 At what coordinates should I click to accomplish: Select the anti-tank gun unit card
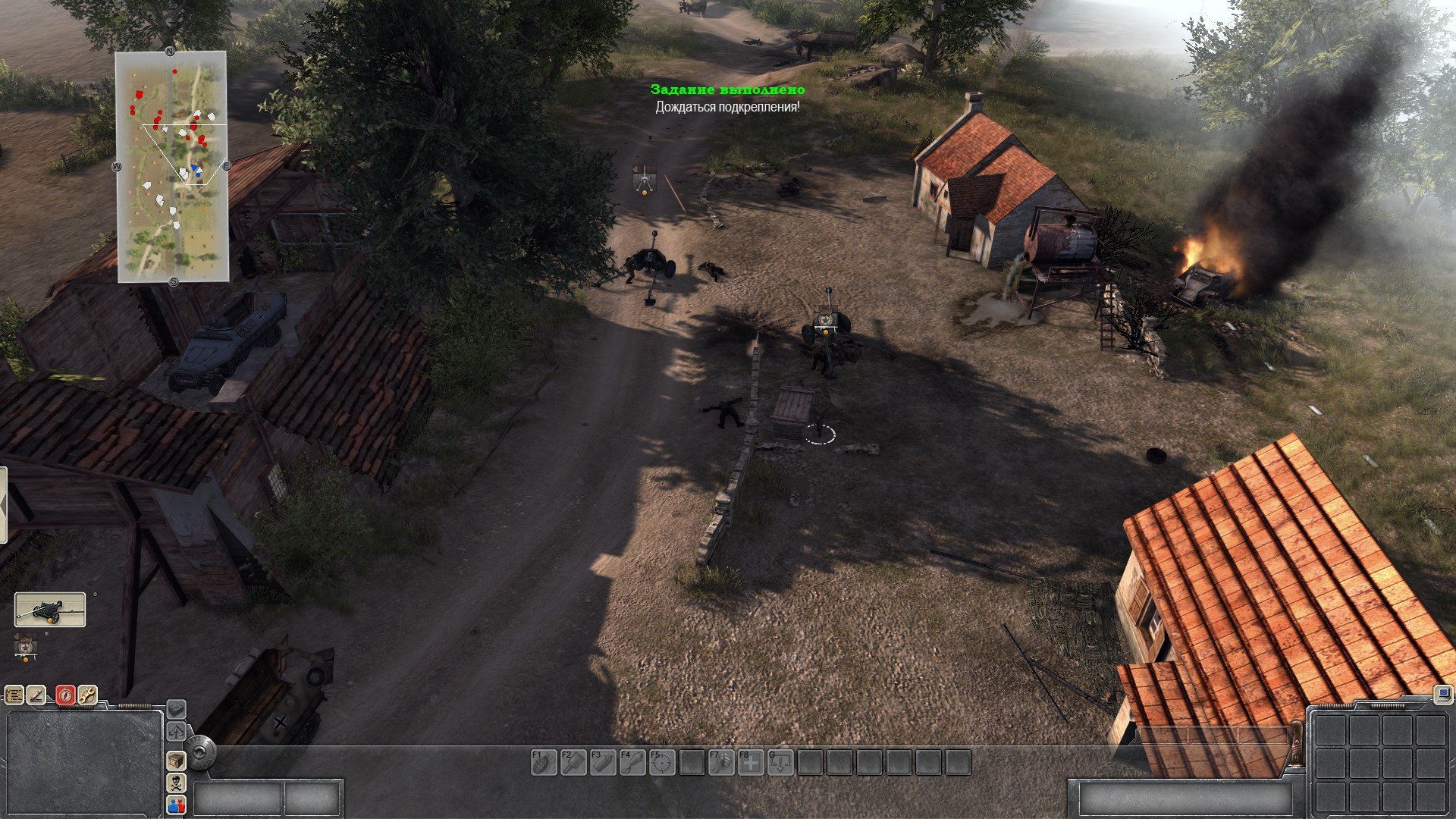pyautogui.click(x=50, y=610)
